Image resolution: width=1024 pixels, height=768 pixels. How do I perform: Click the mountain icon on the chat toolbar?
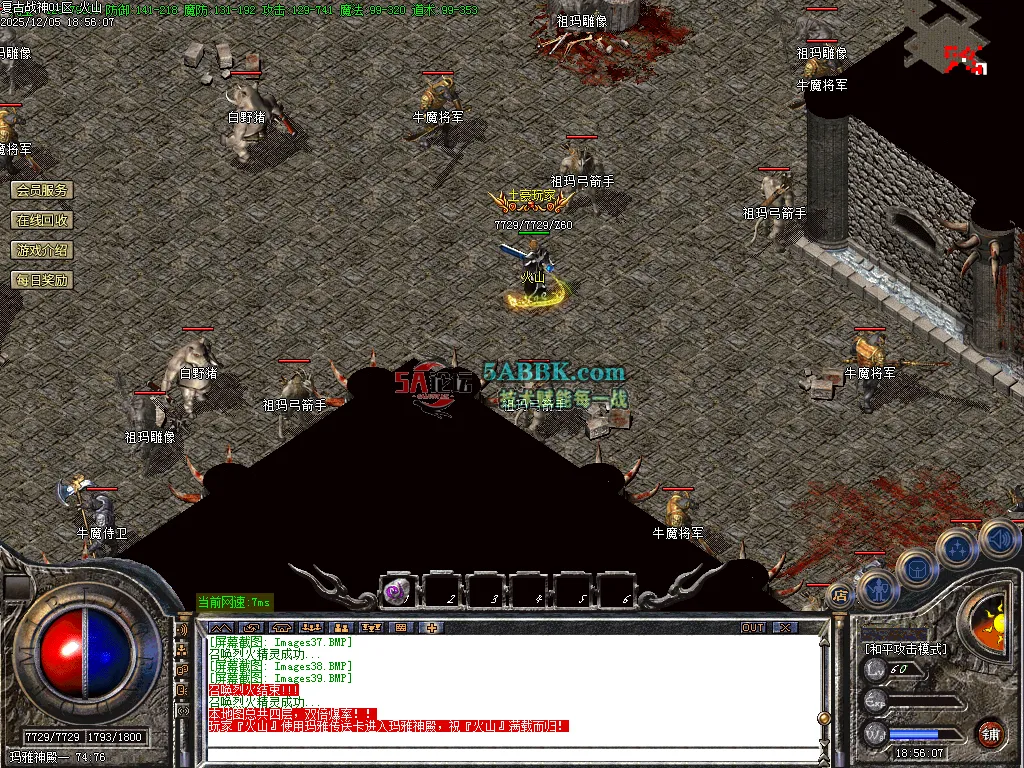(220, 627)
